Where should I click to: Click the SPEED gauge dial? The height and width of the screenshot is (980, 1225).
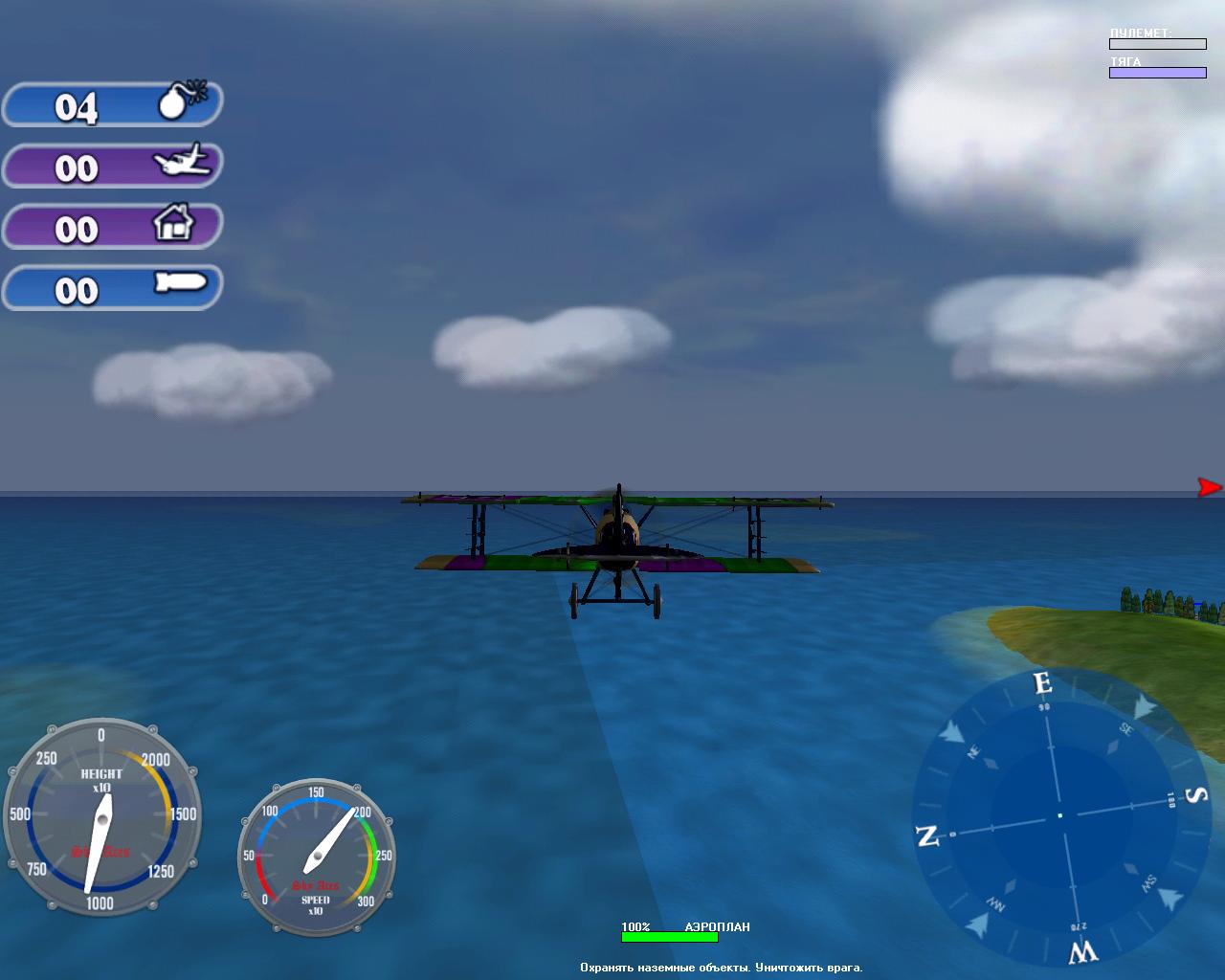[317, 857]
